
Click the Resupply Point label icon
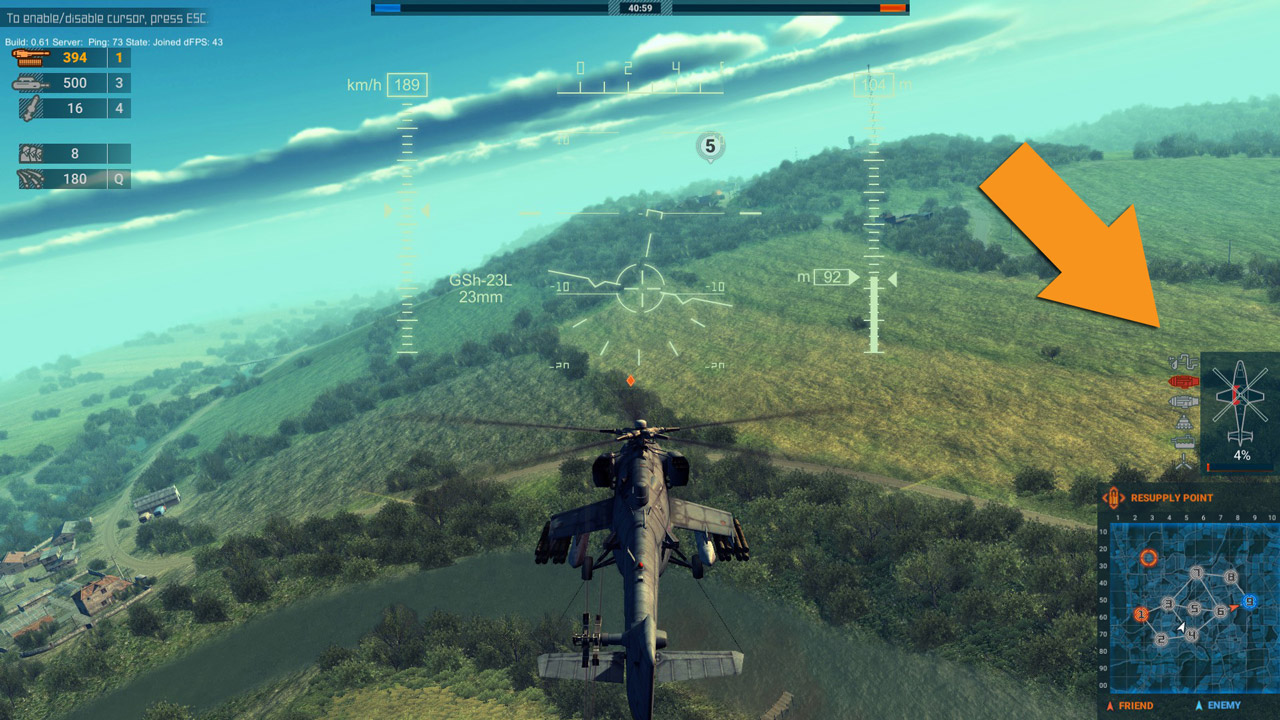point(1113,497)
